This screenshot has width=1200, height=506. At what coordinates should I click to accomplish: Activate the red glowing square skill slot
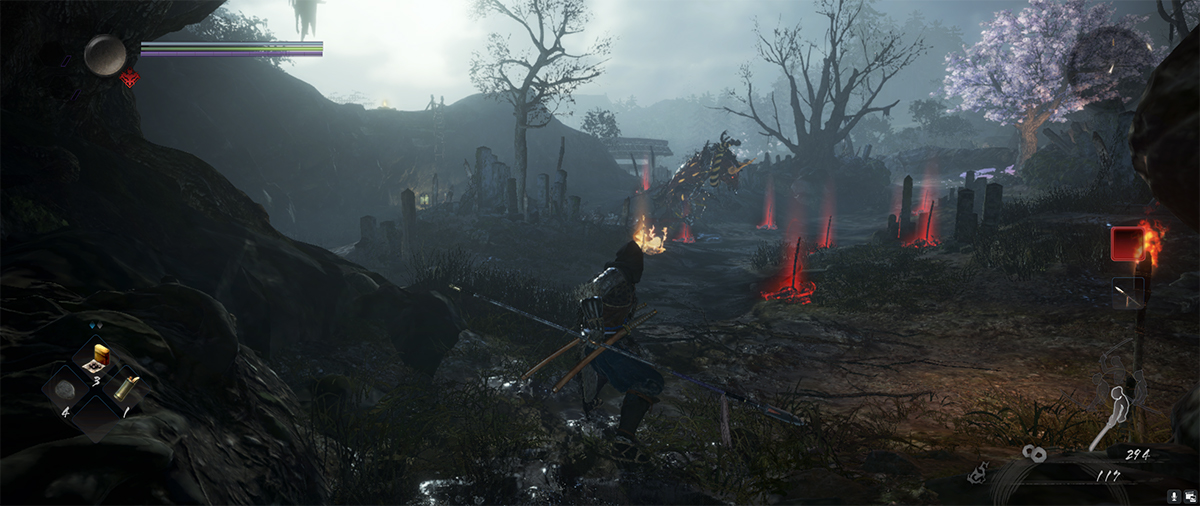click(1127, 243)
